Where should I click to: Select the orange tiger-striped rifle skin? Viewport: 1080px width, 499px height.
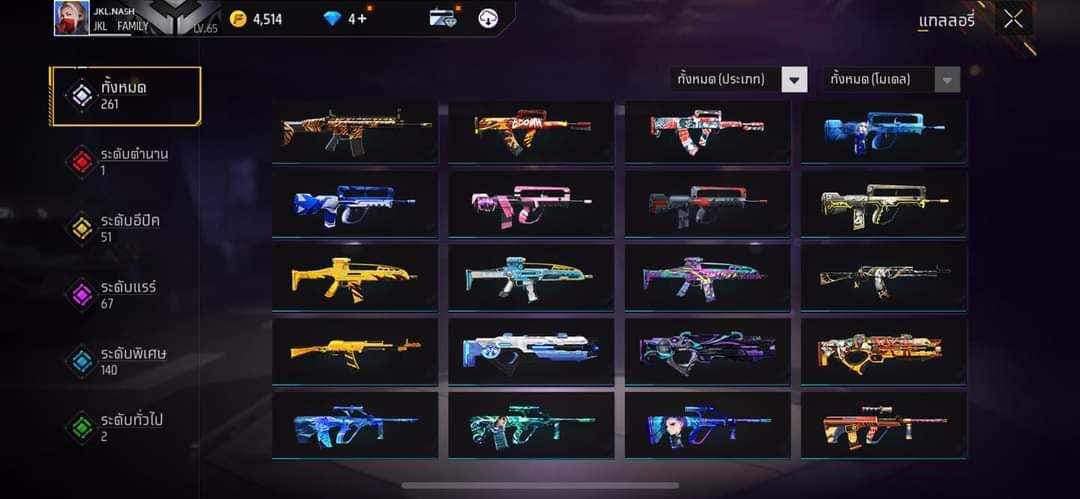coord(355,131)
